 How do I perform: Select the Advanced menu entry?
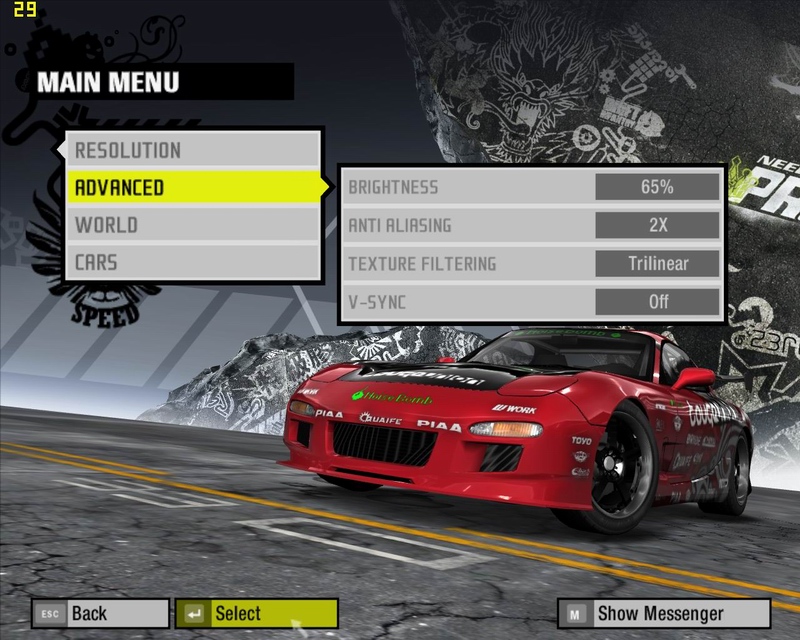(x=194, y=188)
